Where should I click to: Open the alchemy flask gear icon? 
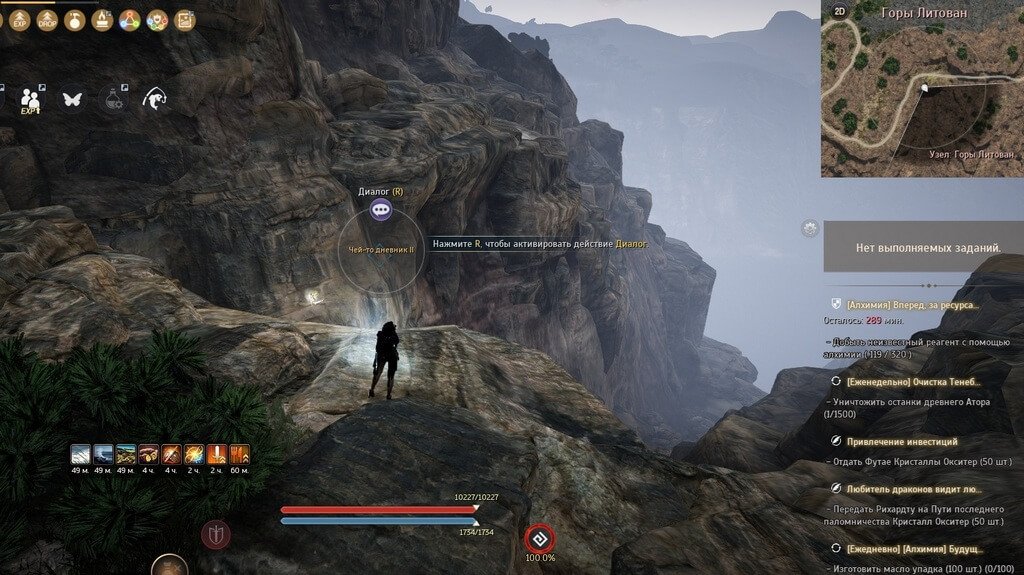coord(112,99)
